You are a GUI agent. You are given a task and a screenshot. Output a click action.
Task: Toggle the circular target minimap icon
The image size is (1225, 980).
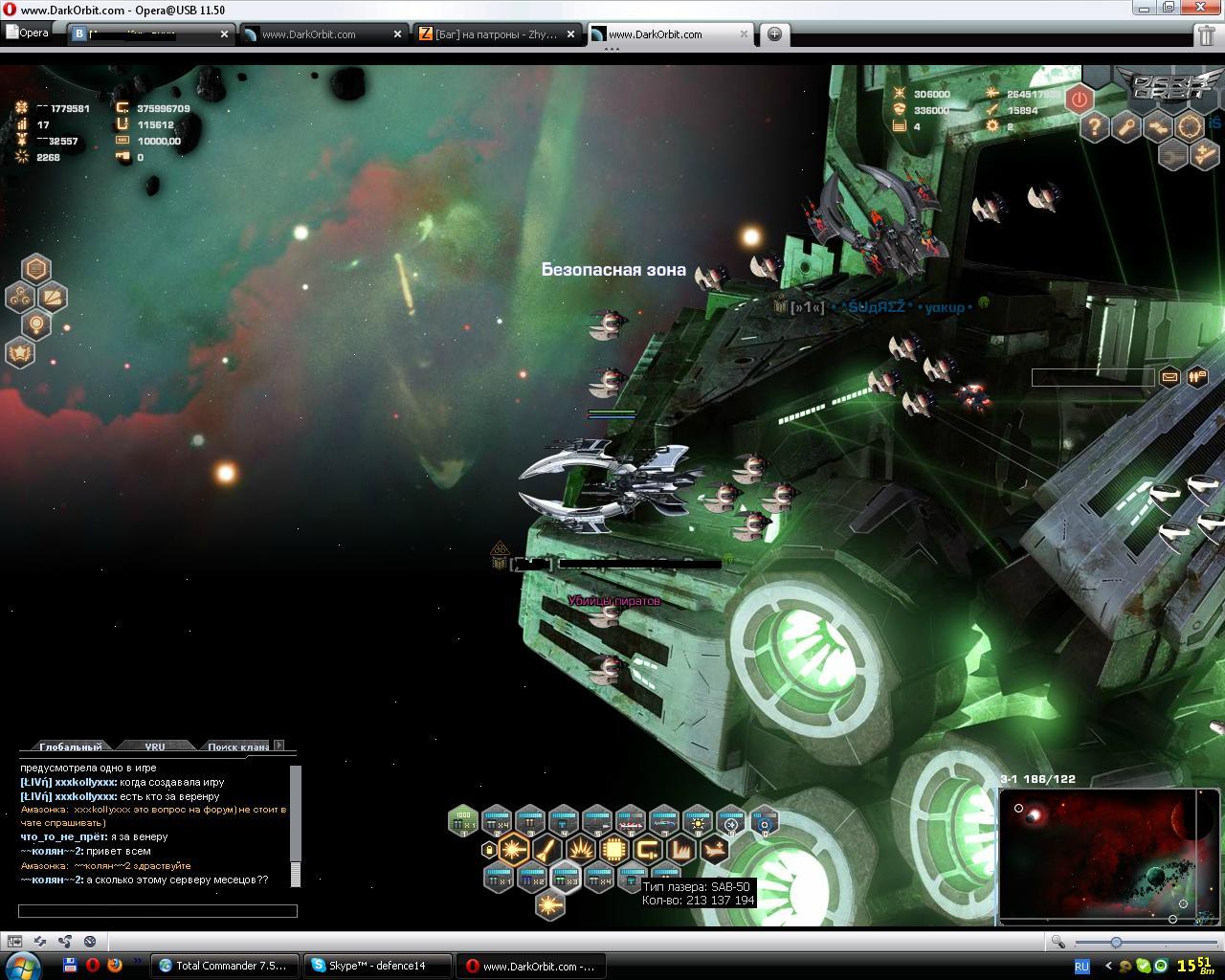[1190, 126]
